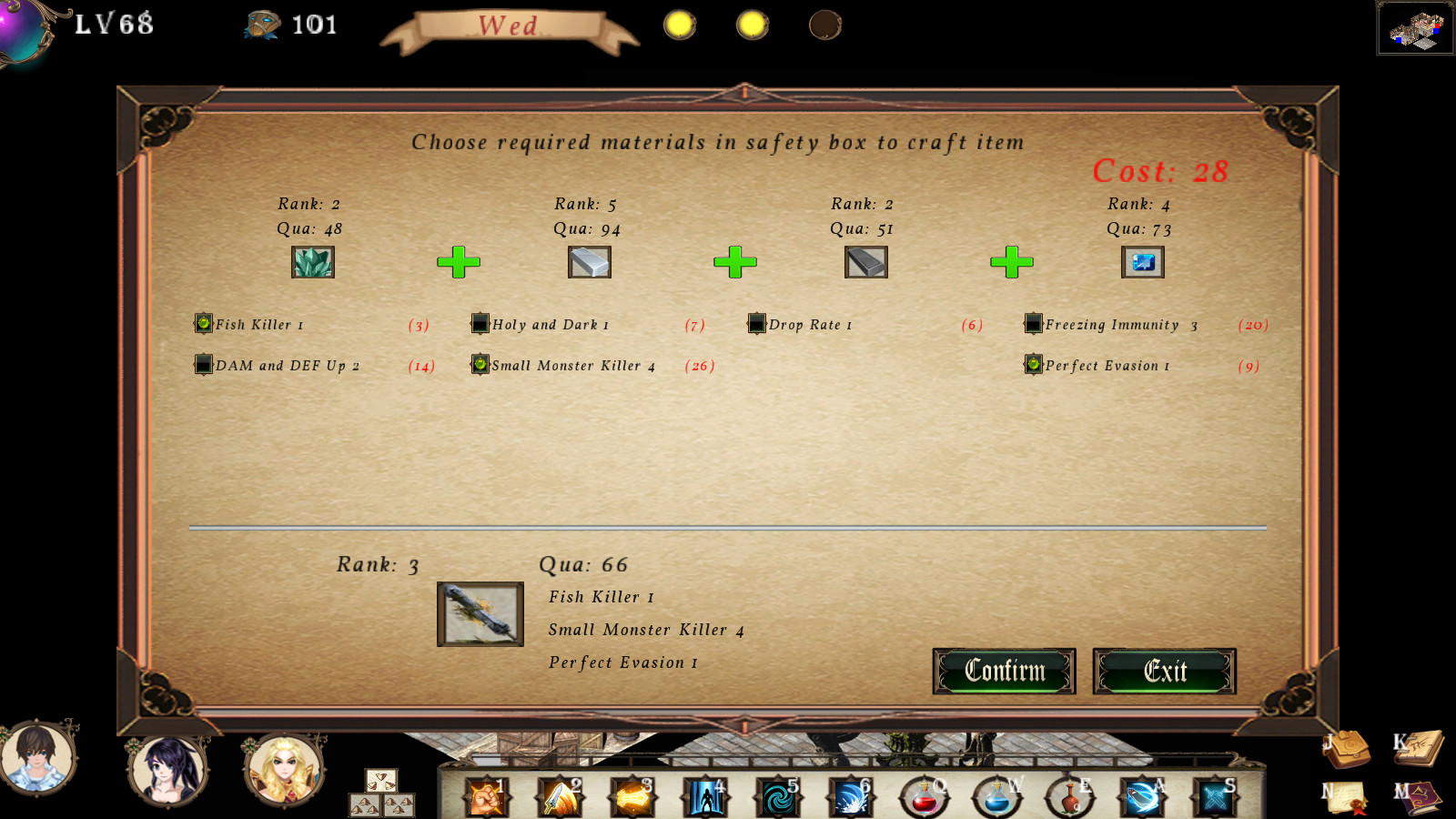Screen dimensions: 1456x819
Task: Pick the dark gray ingot material slot
Action: (x=866, y=262)
